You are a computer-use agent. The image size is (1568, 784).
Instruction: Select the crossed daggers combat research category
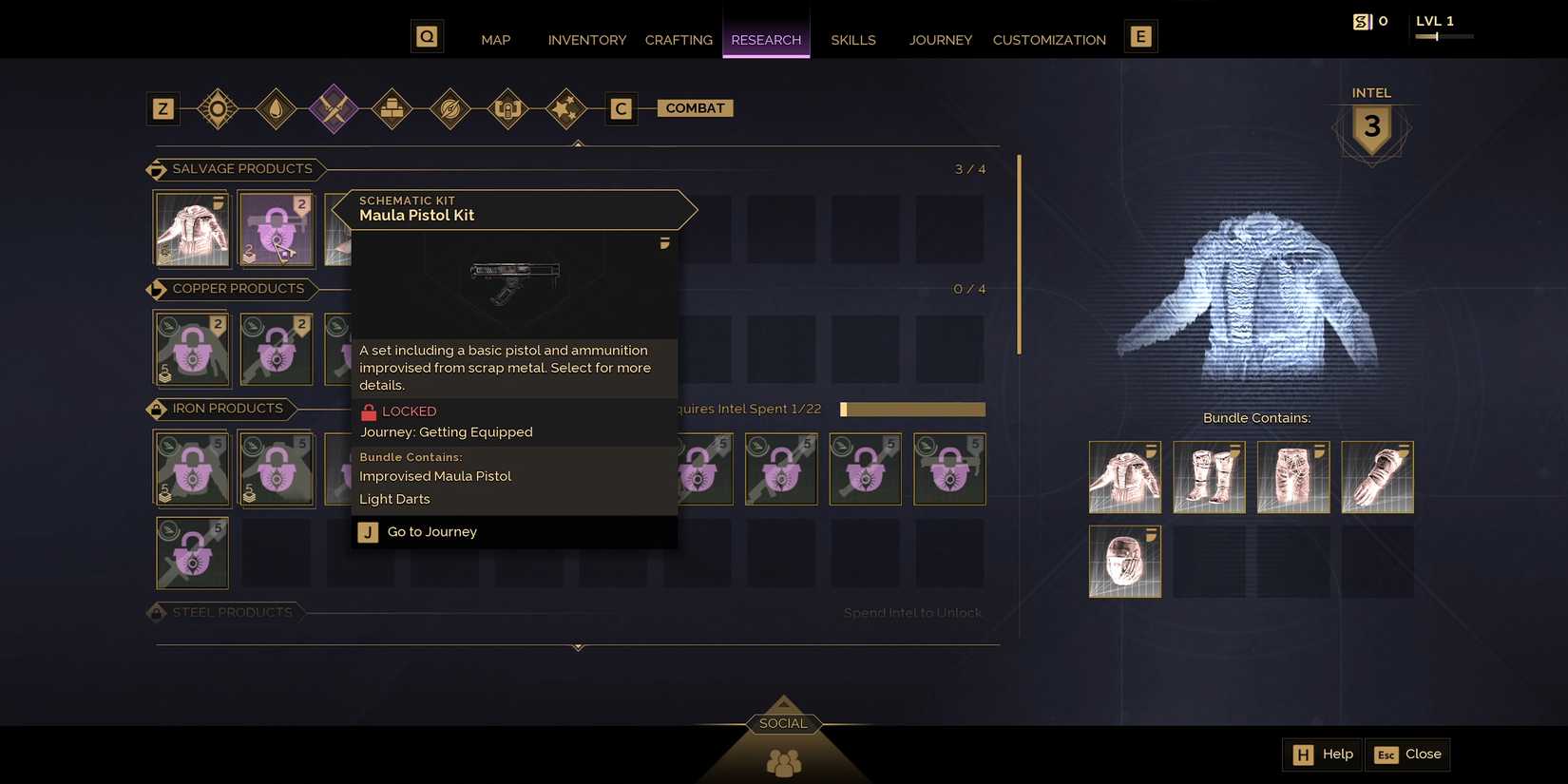pyautogui.click(x=334, y=108)
